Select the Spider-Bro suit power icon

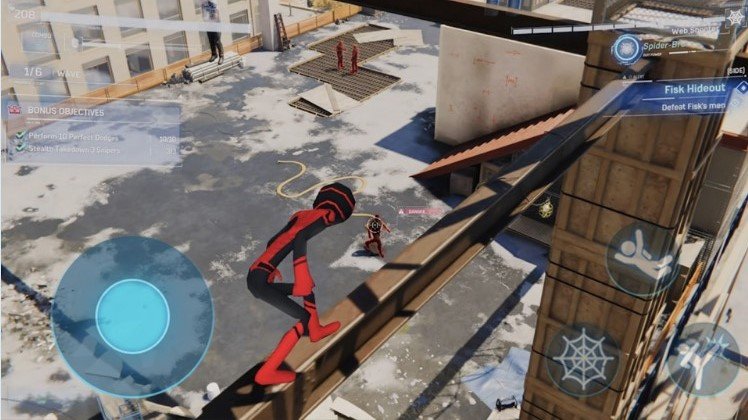pos(627,48)
